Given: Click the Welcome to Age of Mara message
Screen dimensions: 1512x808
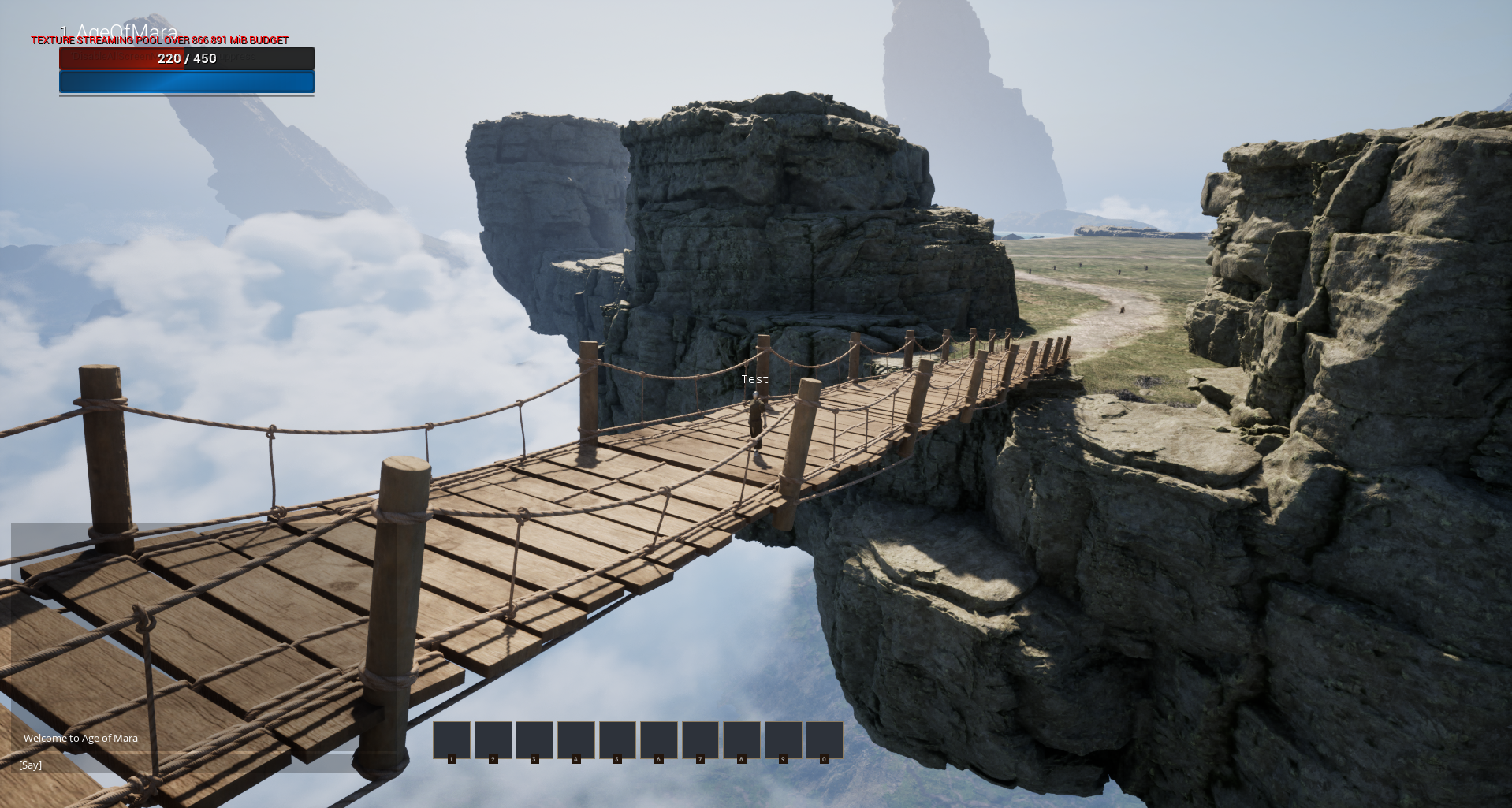Looking at the screenshot, I should (x=80, y=738).
